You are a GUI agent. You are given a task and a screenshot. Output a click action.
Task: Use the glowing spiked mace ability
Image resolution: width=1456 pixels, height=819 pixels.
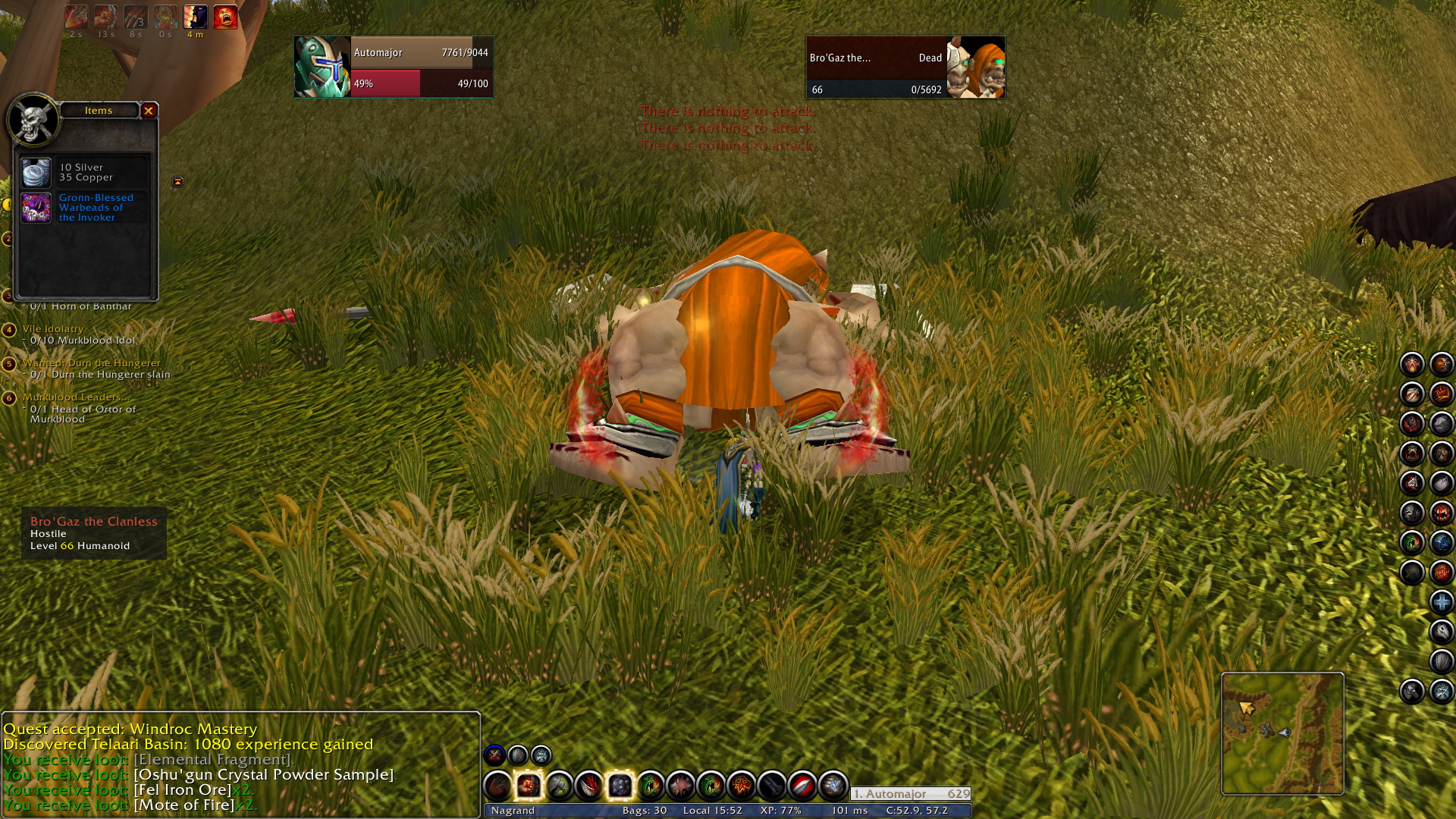point(620,786)
